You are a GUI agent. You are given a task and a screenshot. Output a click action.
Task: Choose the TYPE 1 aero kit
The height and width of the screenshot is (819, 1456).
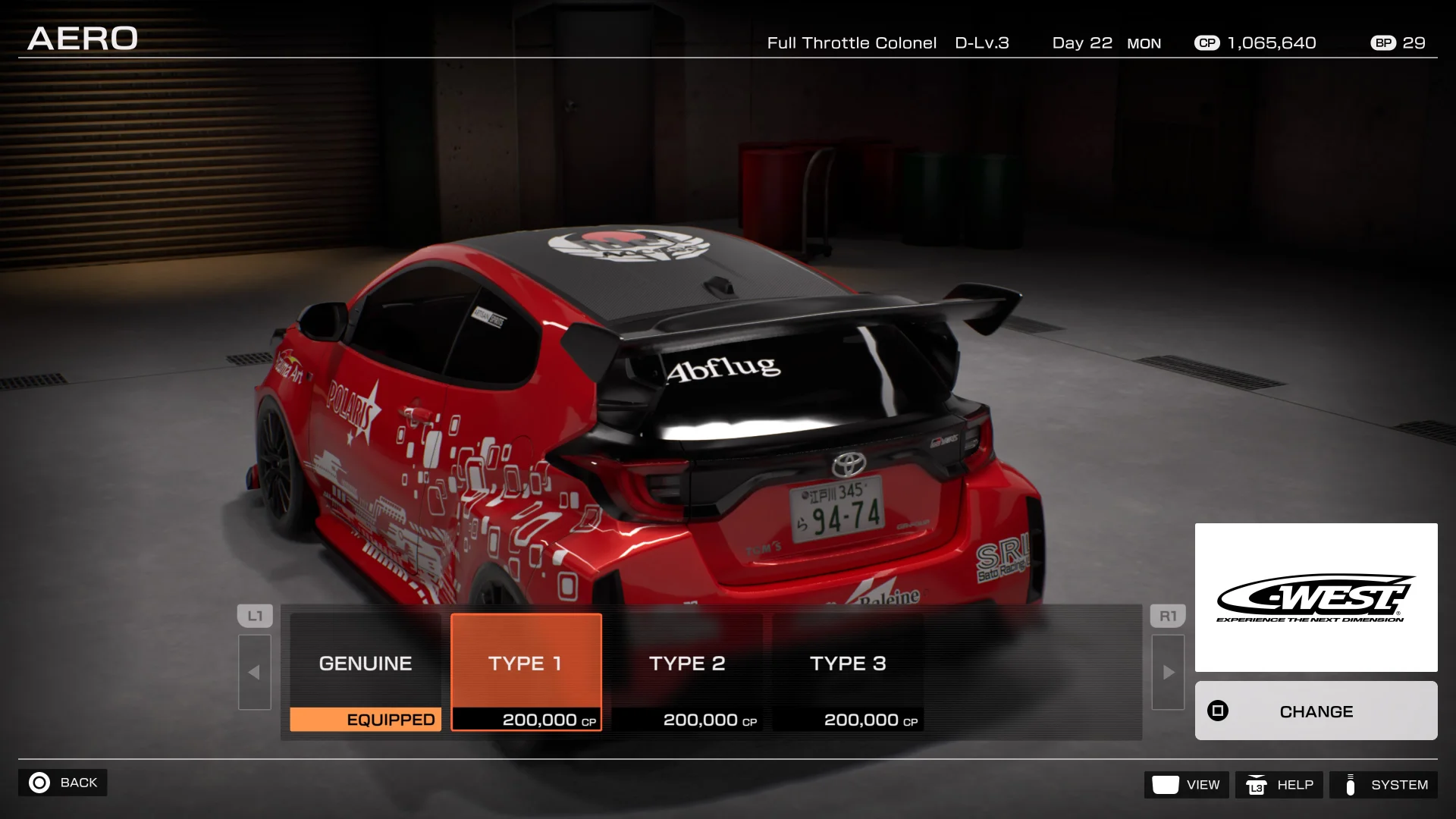(526, 671)
